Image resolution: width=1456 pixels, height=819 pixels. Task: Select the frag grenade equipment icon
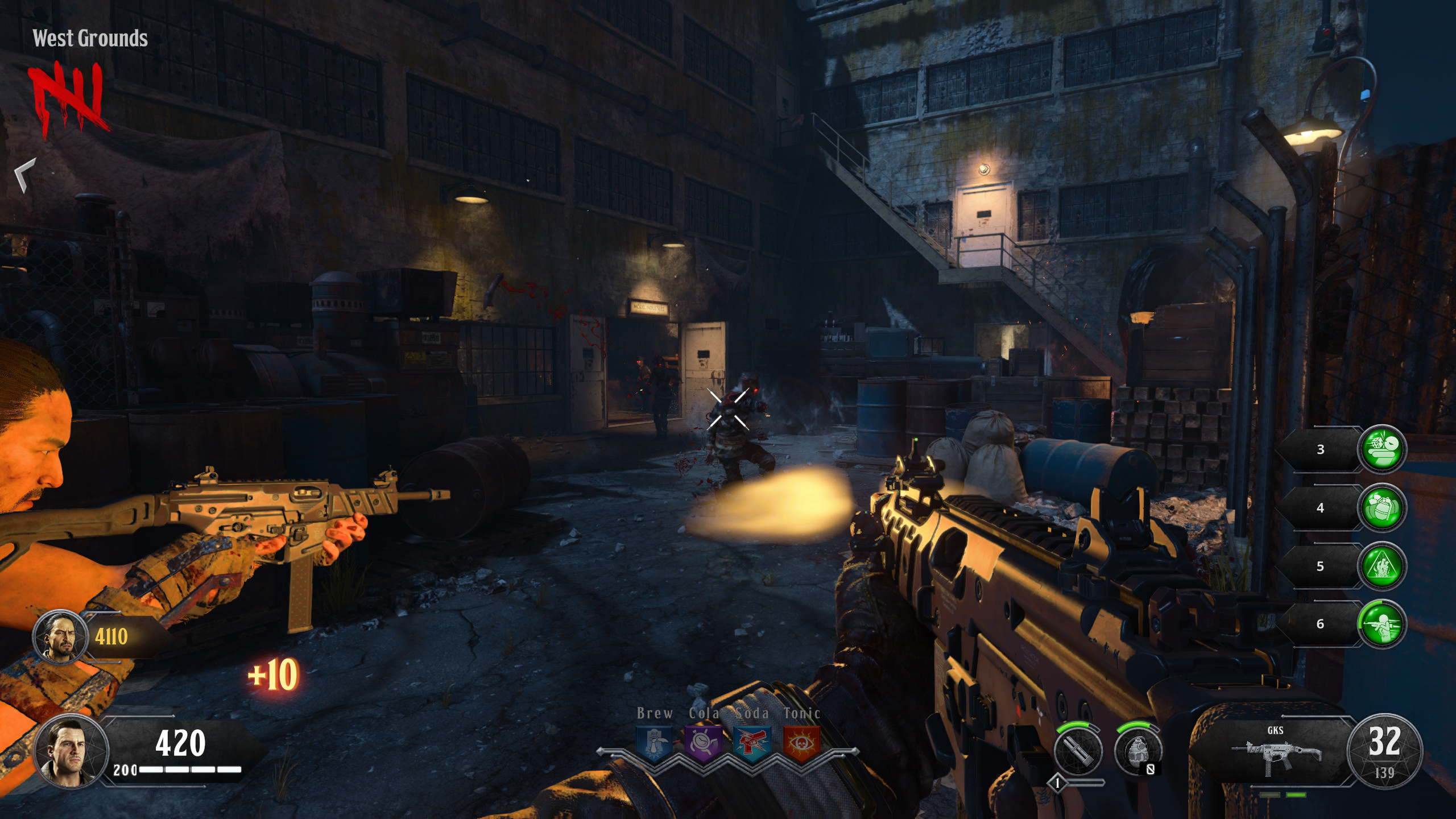coord(1137,751)
